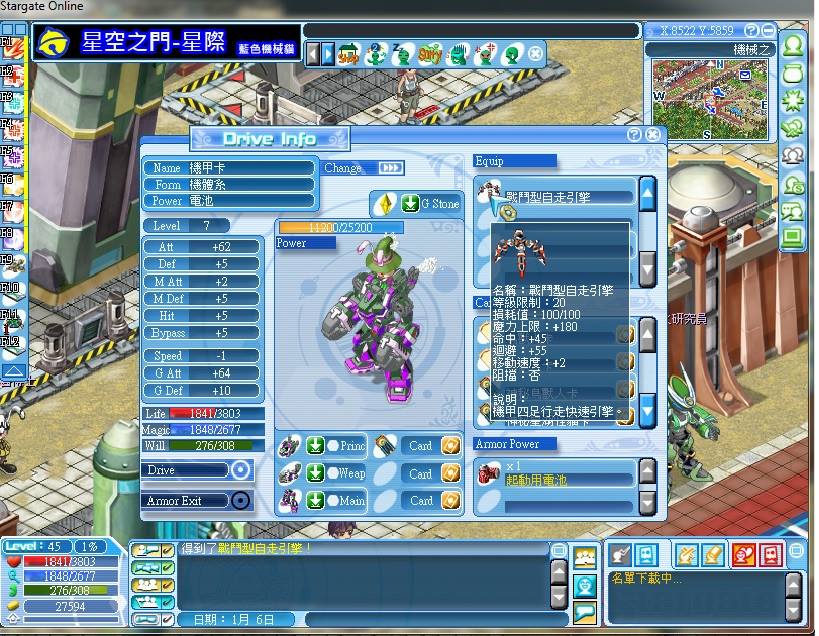Click the Card button beside the Weap slot

point(421,474)
